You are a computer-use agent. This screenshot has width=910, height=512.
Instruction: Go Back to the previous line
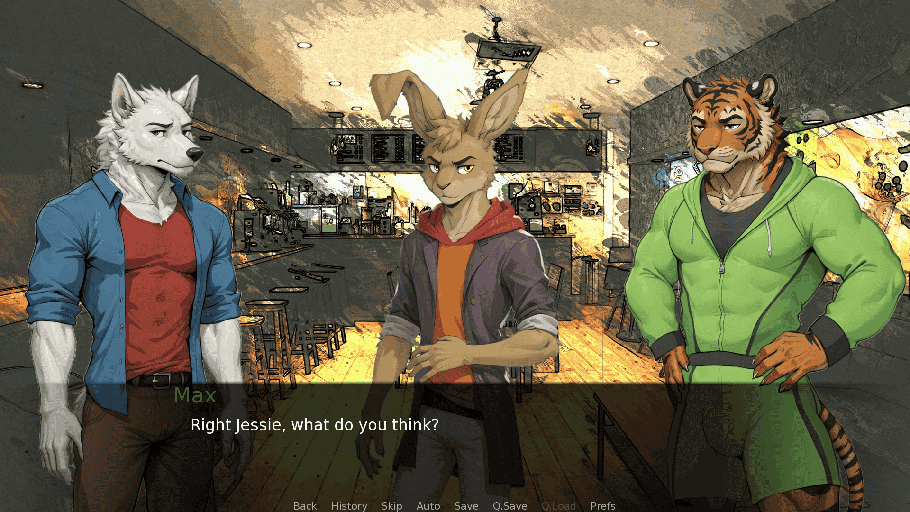tap(305, 506)
